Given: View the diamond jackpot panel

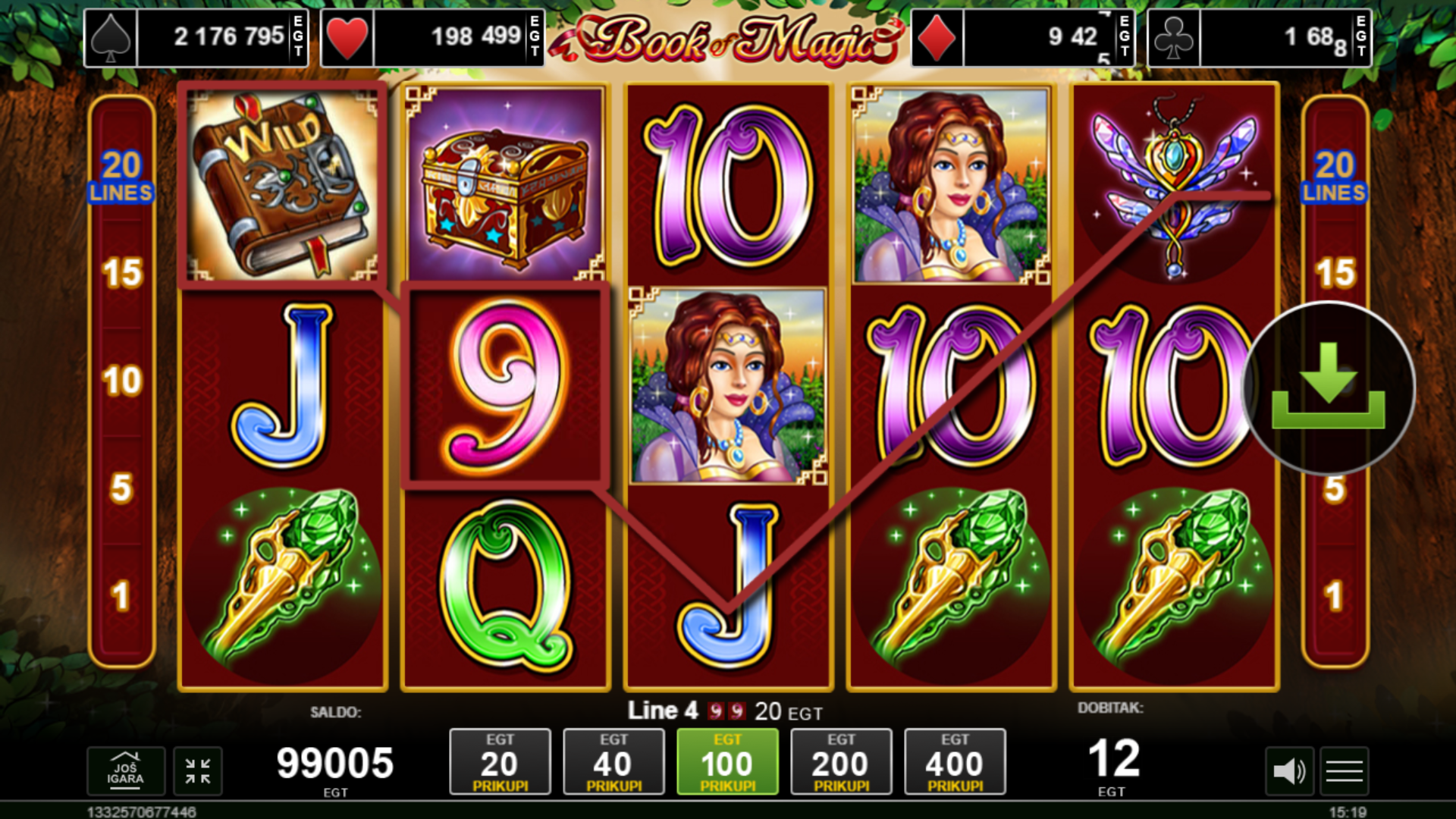Looking at the screenshot, I should point(1022,37).
